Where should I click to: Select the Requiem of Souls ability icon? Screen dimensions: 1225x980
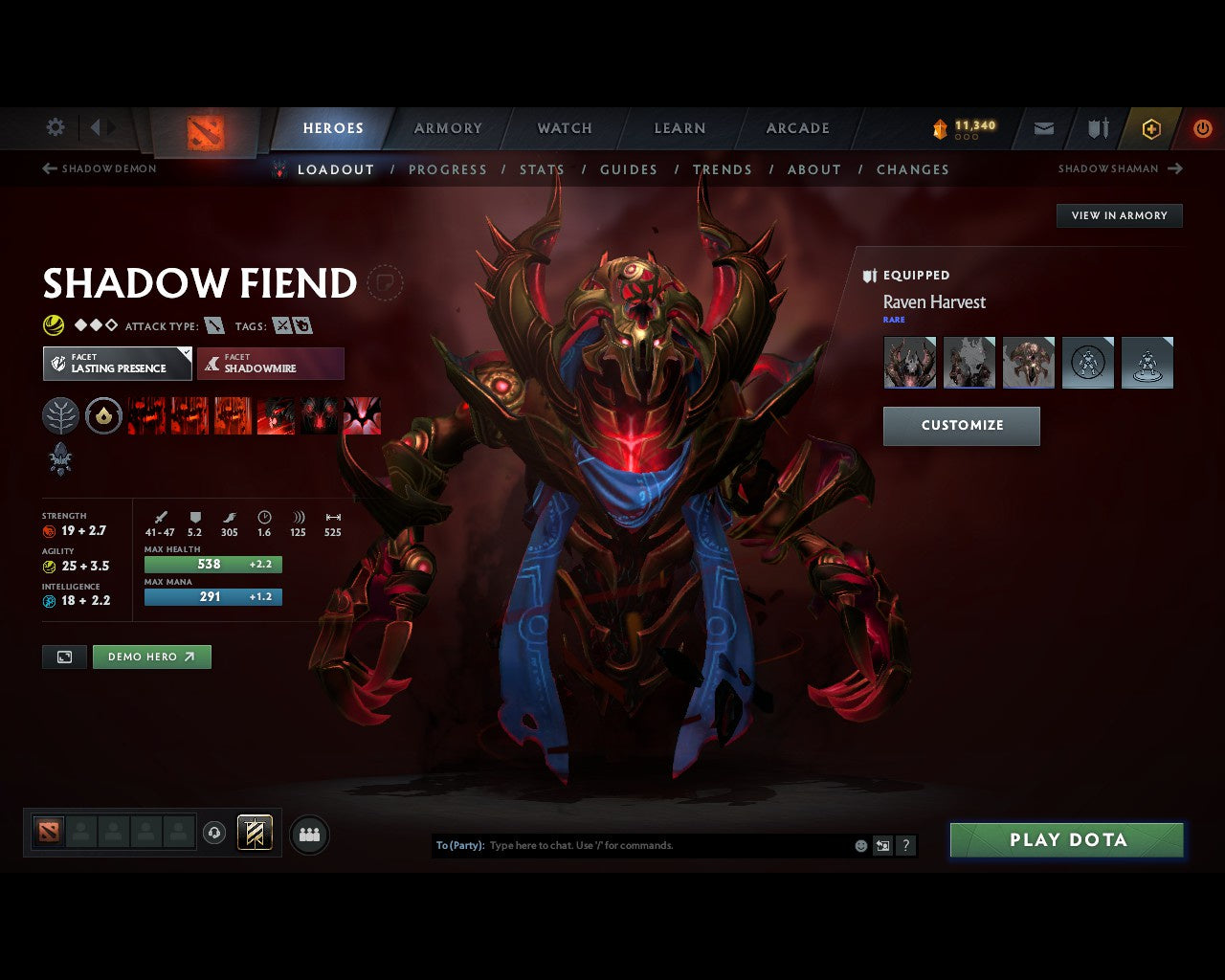pos(362,415)
